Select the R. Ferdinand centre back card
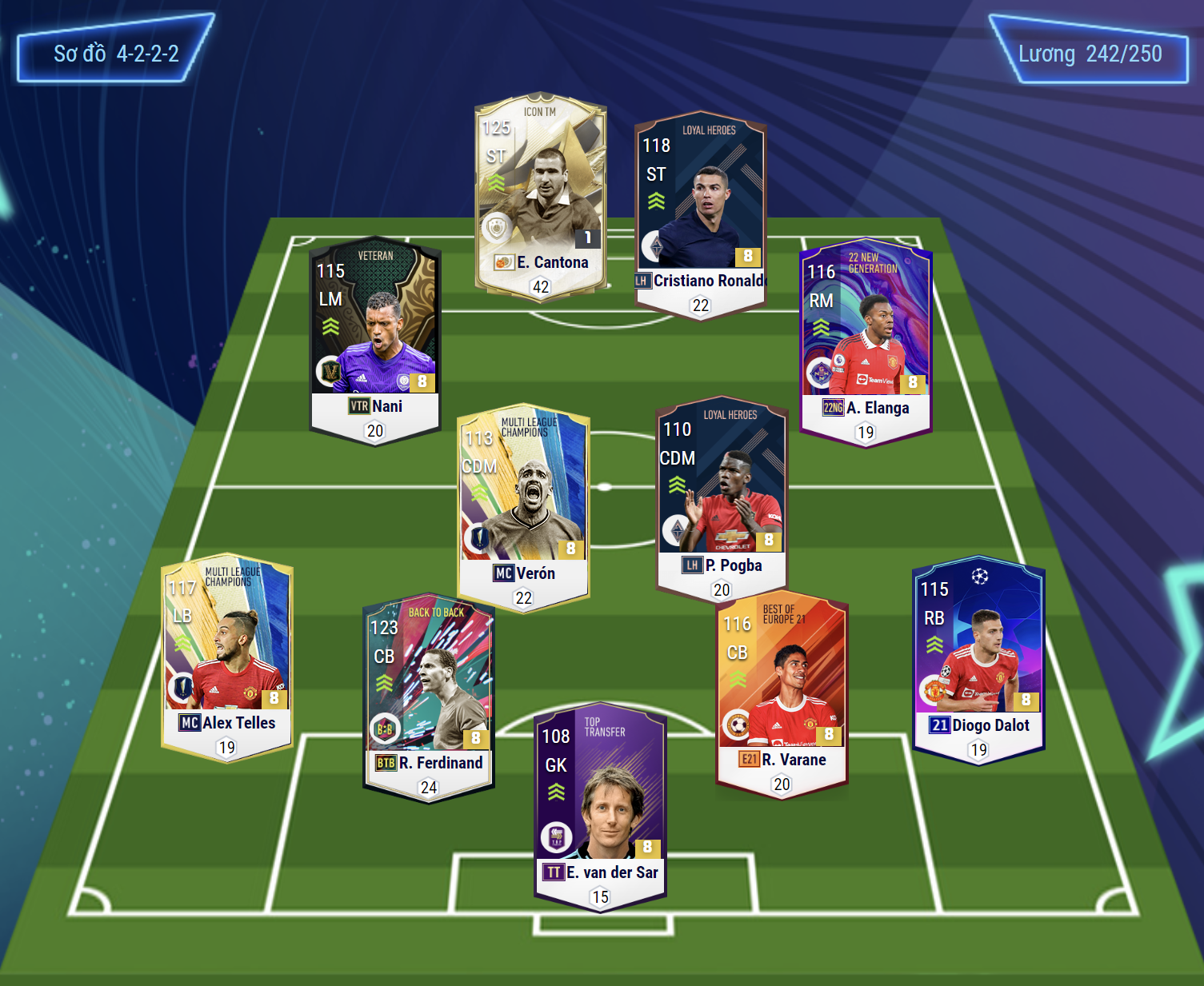 (429, 694)
